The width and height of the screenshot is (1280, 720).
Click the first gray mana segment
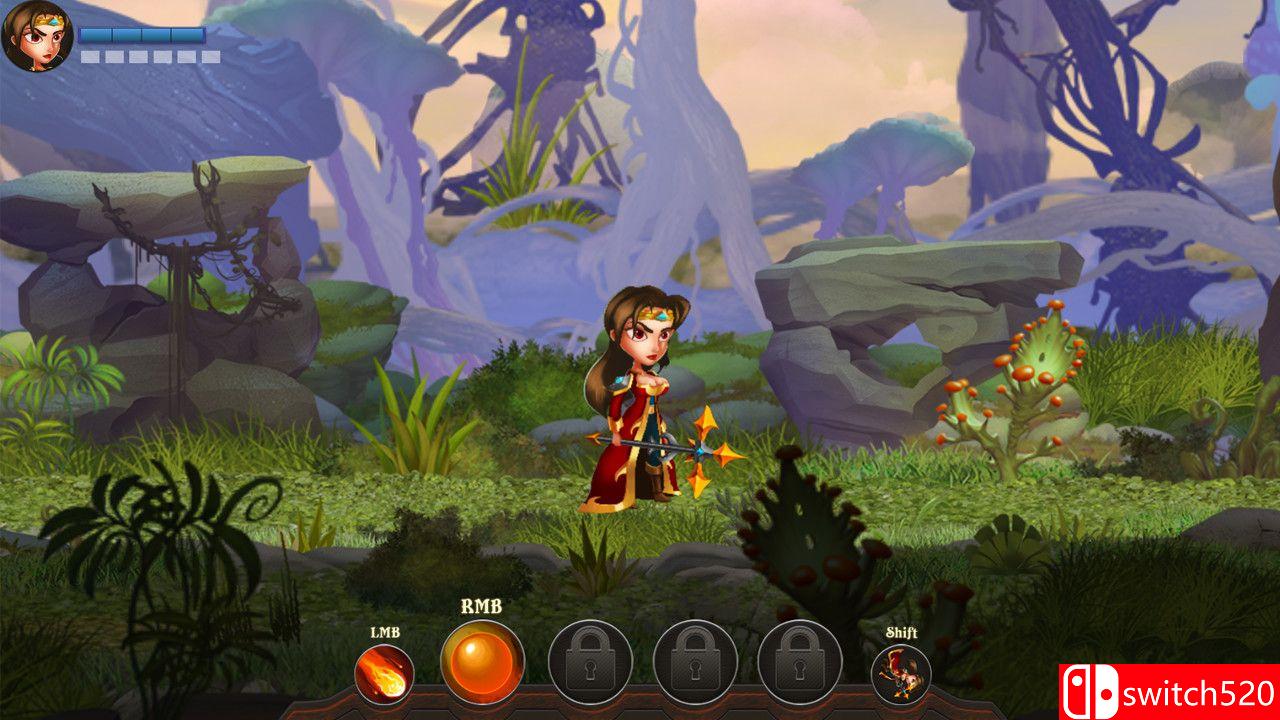90,56
